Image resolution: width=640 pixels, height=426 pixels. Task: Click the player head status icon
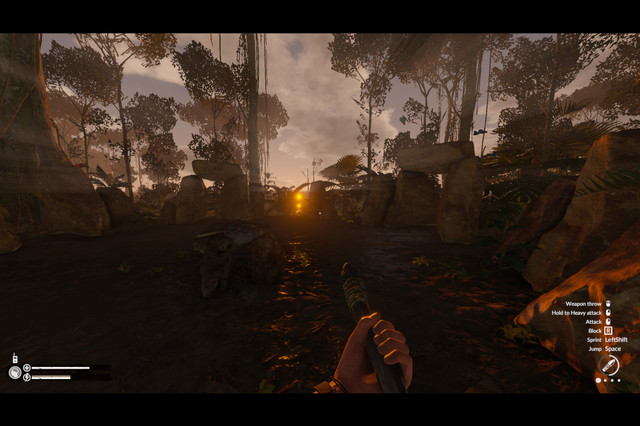pos(14,372)
